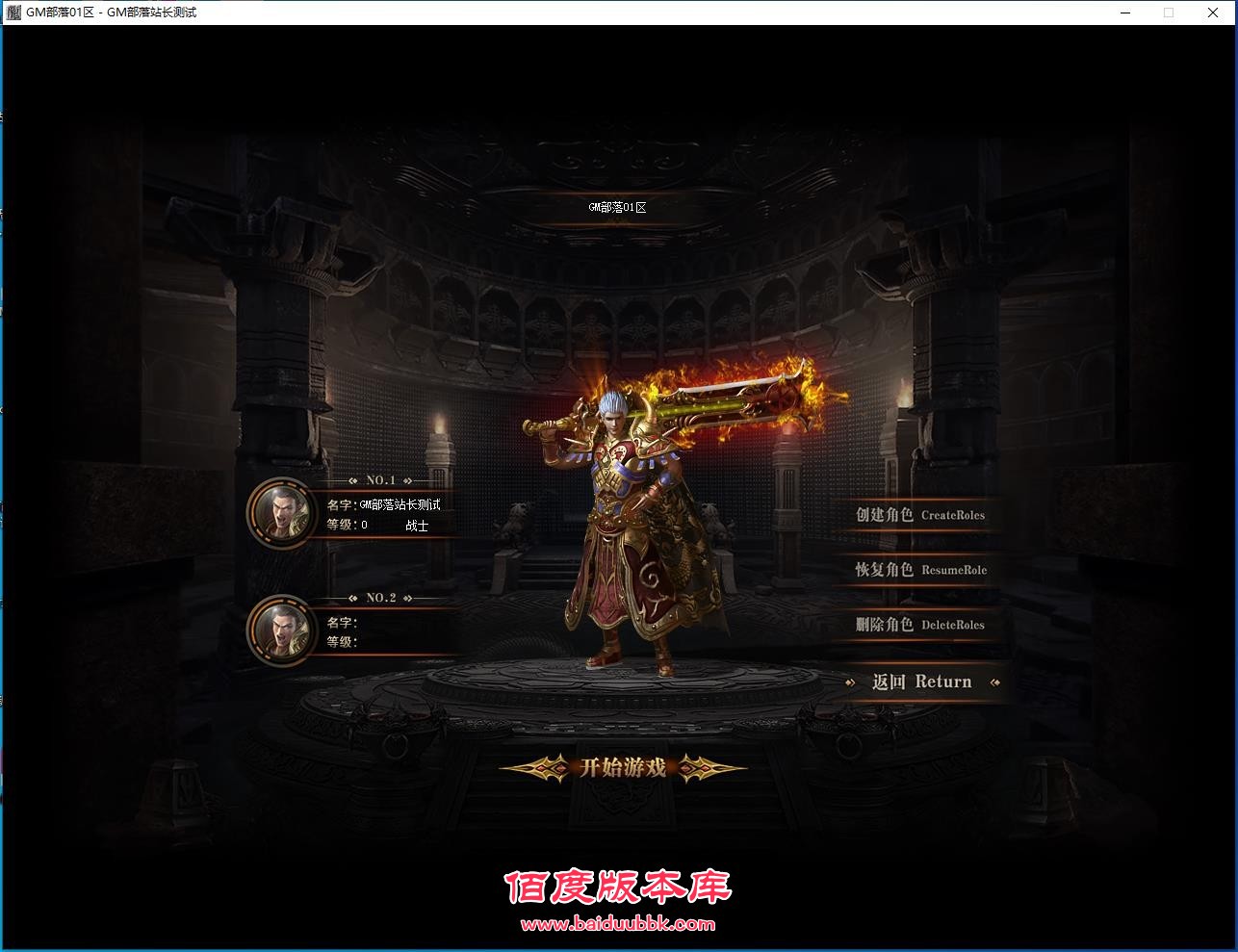Select NO.1 character slot GM部落站长测试
This screenshot has height=952, width=1238.
pos(281,512)
